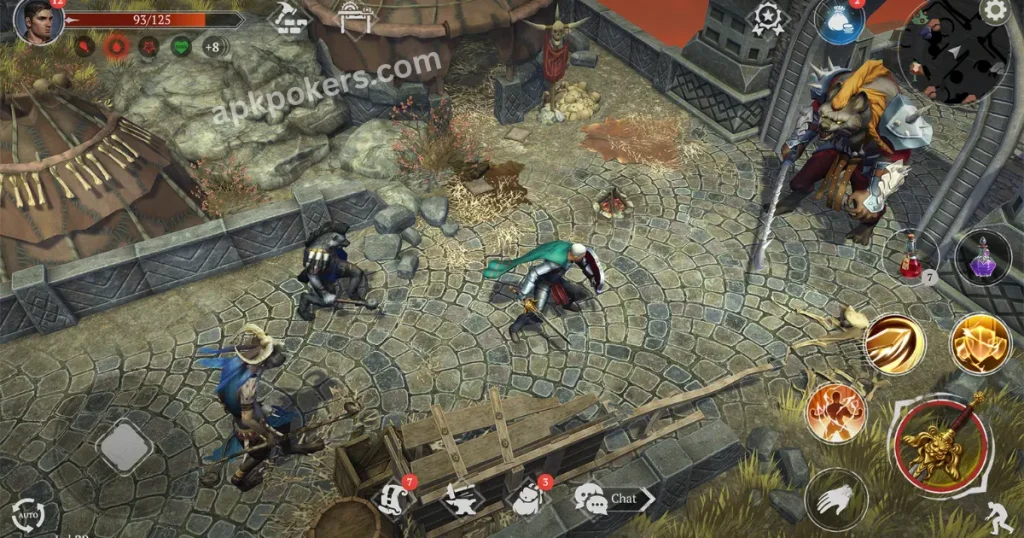Show the +8 additional status effects
Image resolution: width=1024 pixels, height=538 pixels.
coord(212,46)
